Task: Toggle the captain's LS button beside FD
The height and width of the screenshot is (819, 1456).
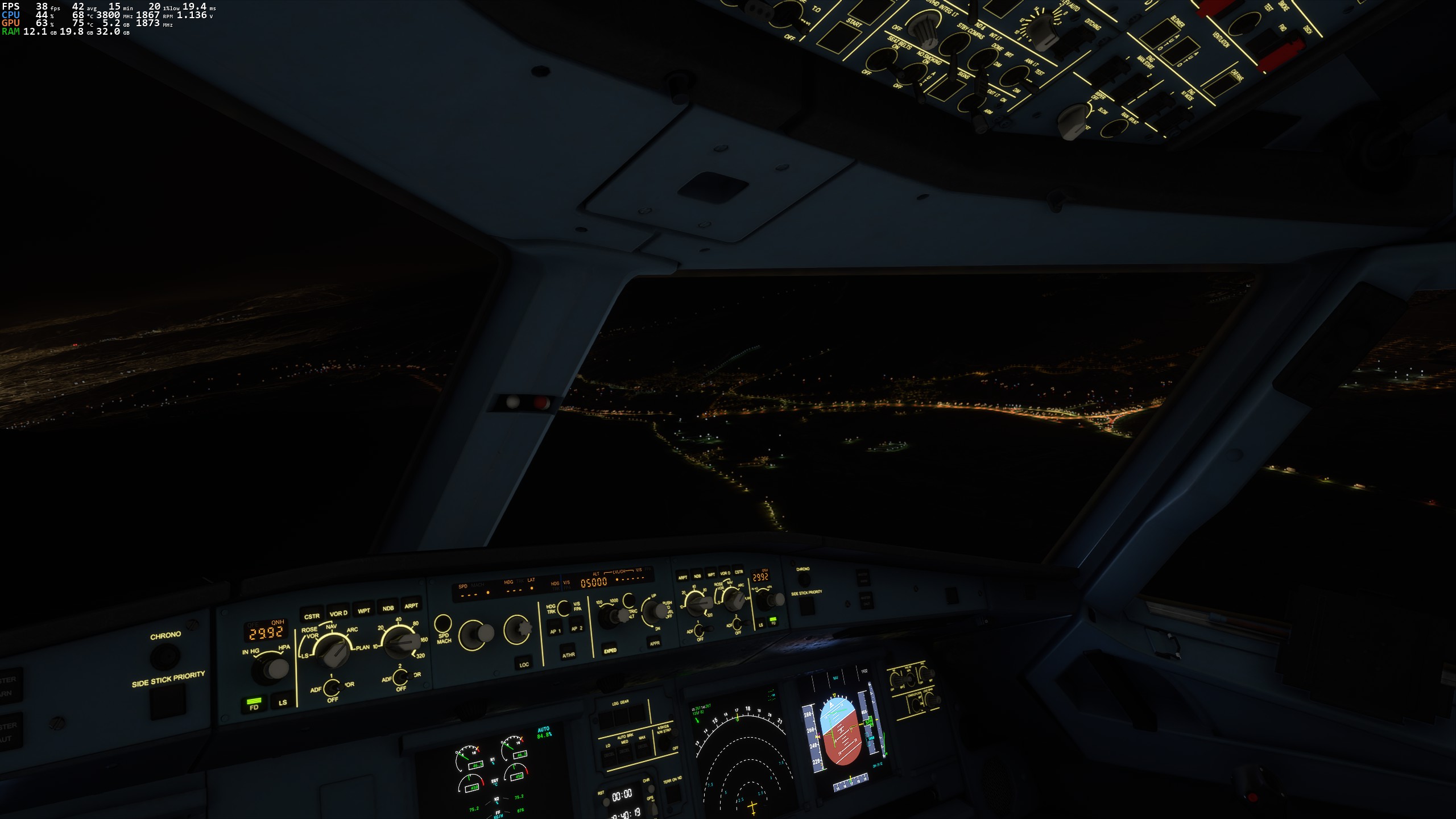Action: [x=282, y=702]
